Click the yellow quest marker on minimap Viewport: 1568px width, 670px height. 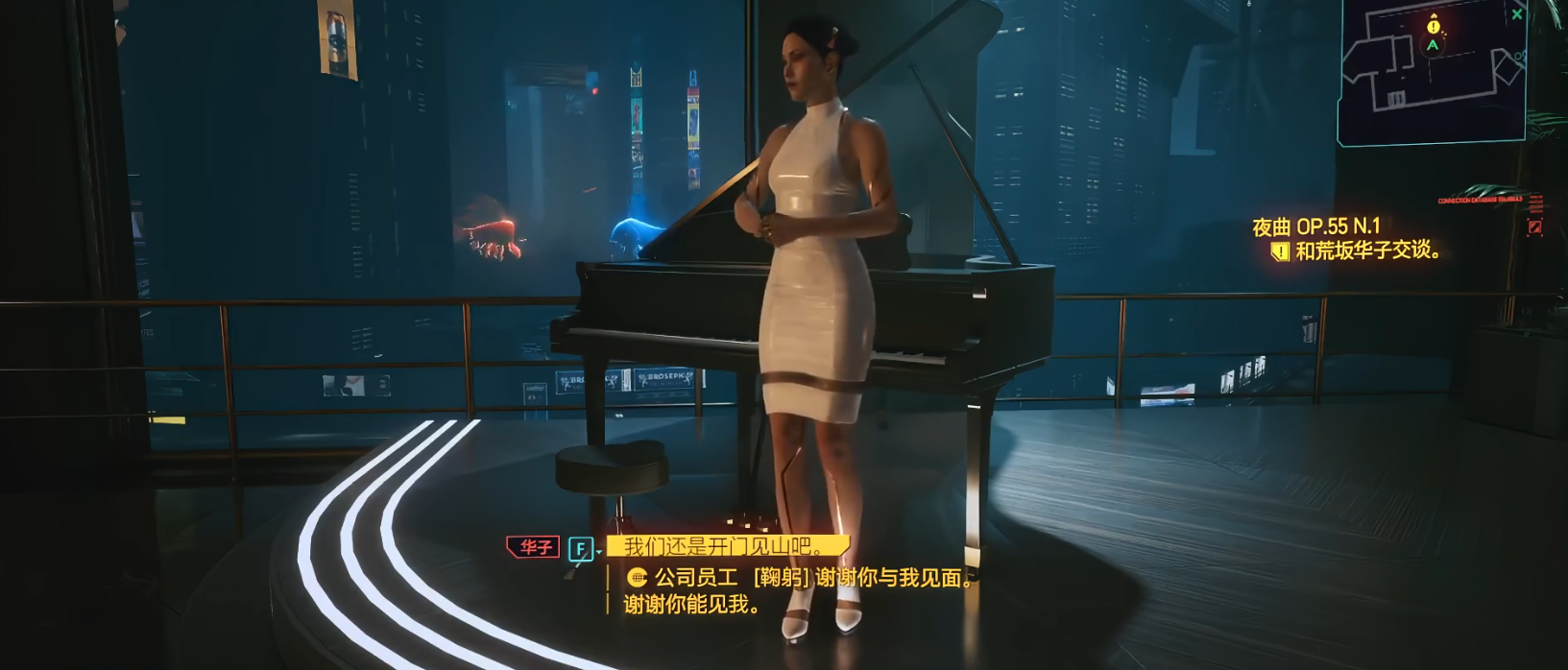click(x=1434, y=26)
